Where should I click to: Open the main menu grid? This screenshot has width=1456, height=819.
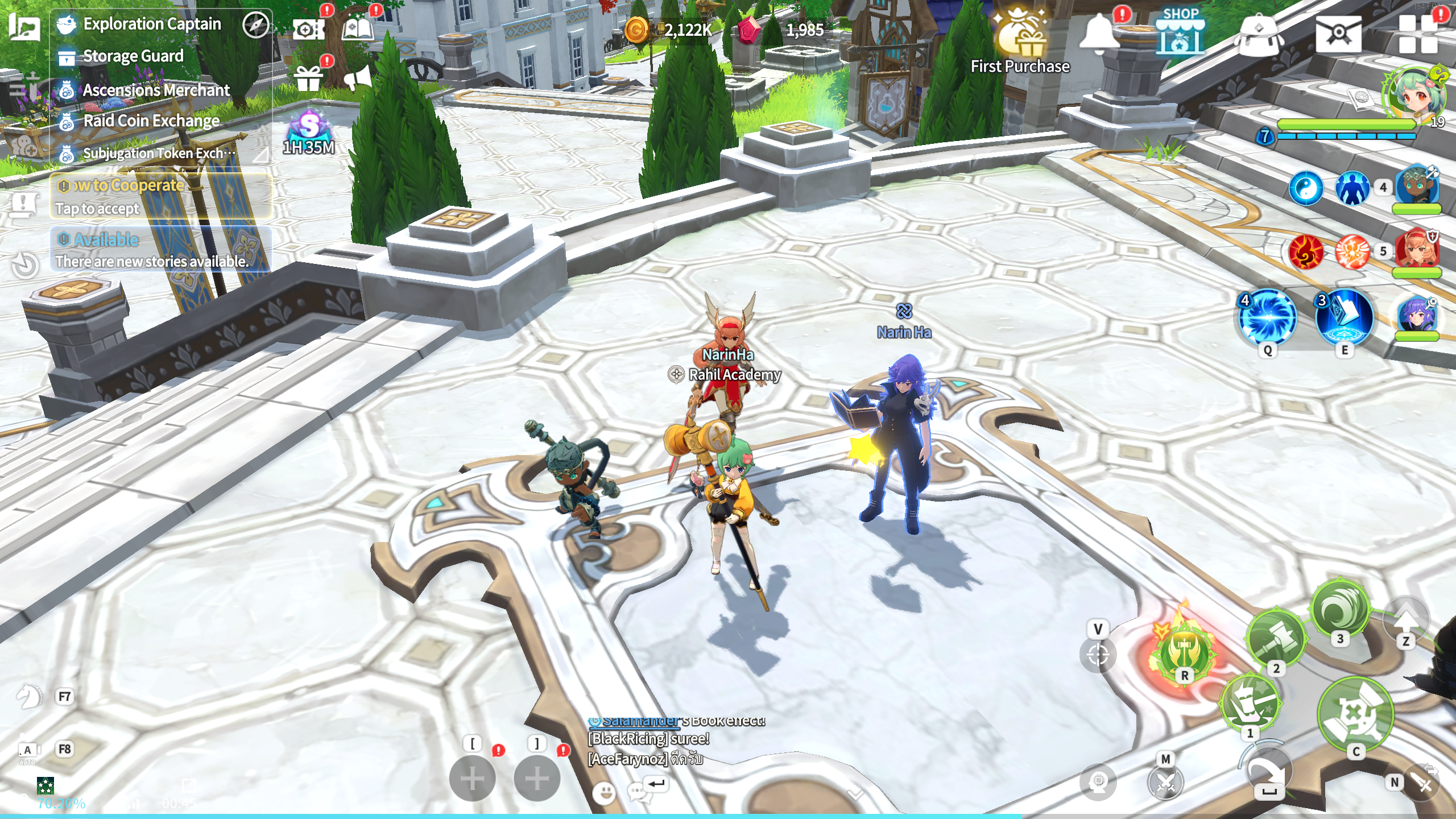point(1417,34)
